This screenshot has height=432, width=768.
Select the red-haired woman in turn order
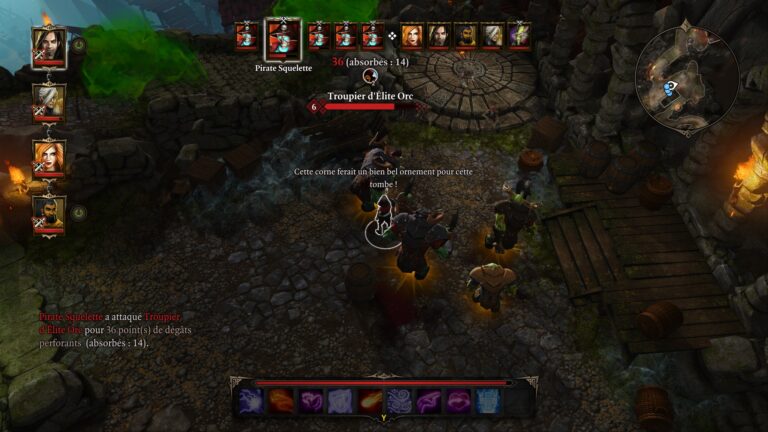[x=412, y=35]
